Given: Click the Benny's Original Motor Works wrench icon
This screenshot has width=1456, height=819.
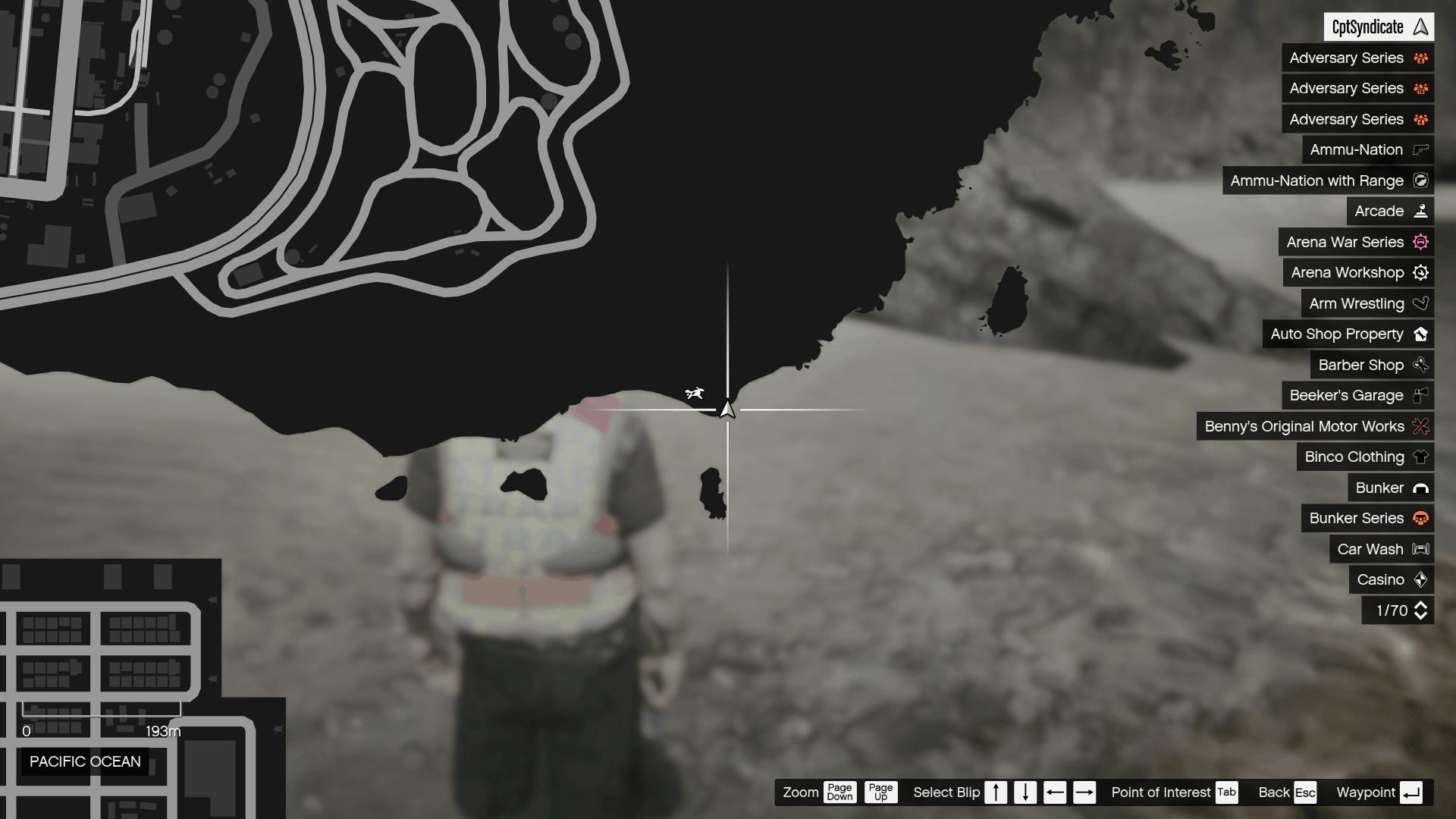Looking at the screenshot, I should pyautogui.click(x=1421, y=426).
